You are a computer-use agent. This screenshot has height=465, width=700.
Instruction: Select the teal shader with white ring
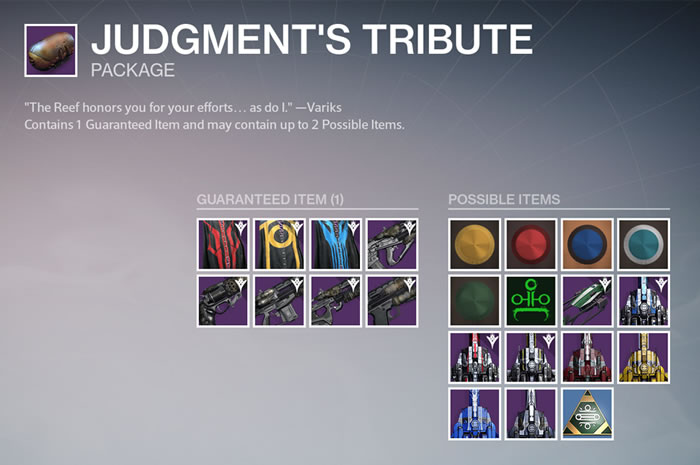pyautogui.click(x=643, y=244)
